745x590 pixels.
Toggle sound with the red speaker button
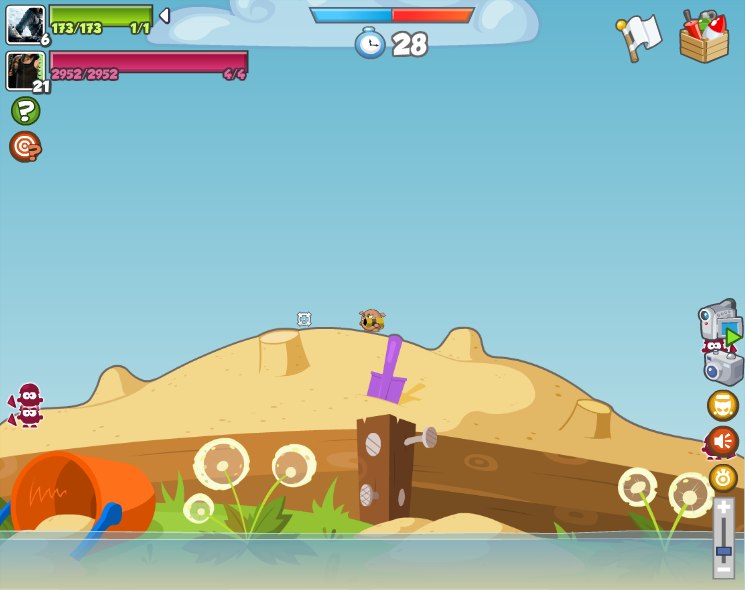[x=722, y=441]
